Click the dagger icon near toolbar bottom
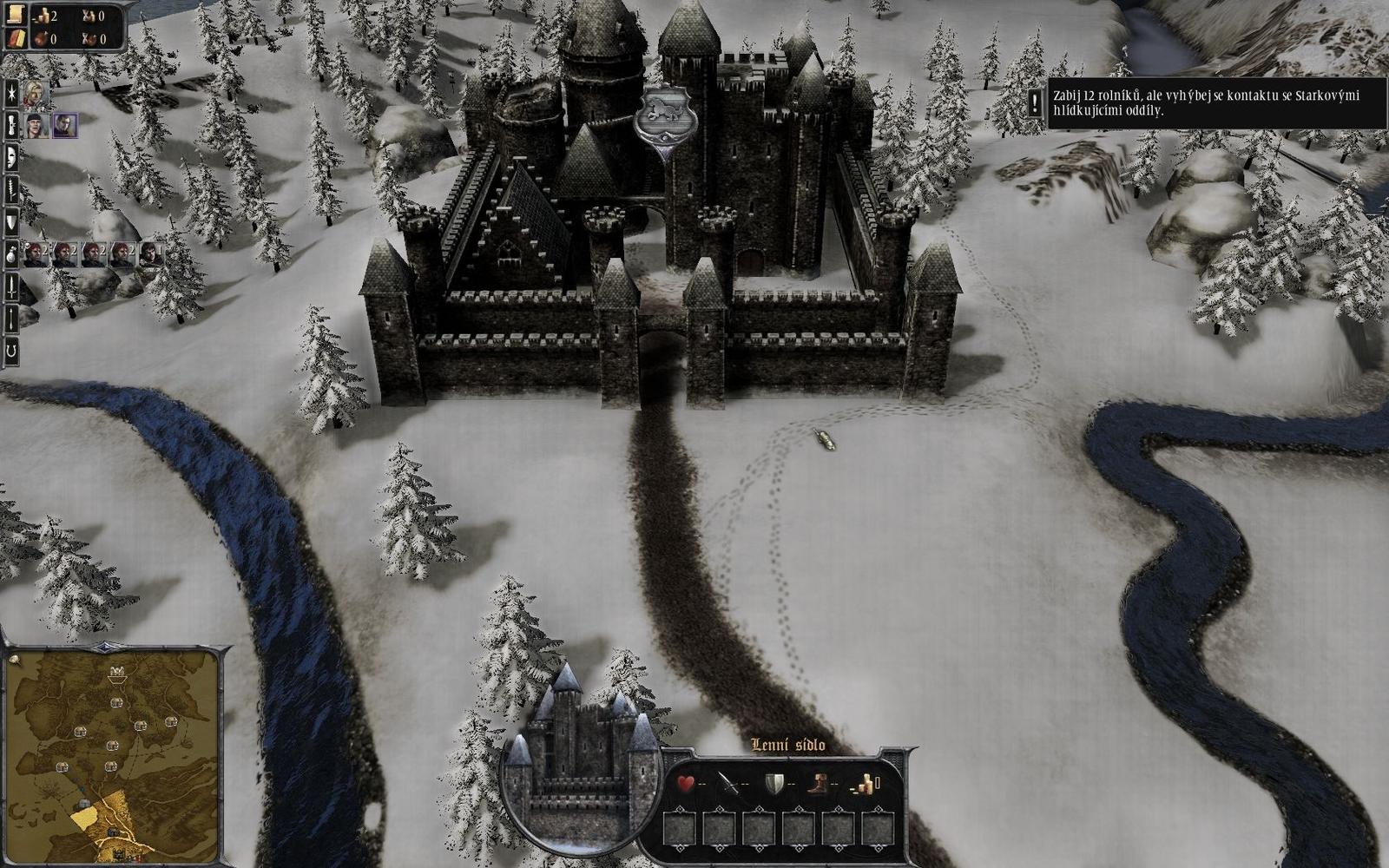The image size is (1389, 868). [x=10, y=318]
